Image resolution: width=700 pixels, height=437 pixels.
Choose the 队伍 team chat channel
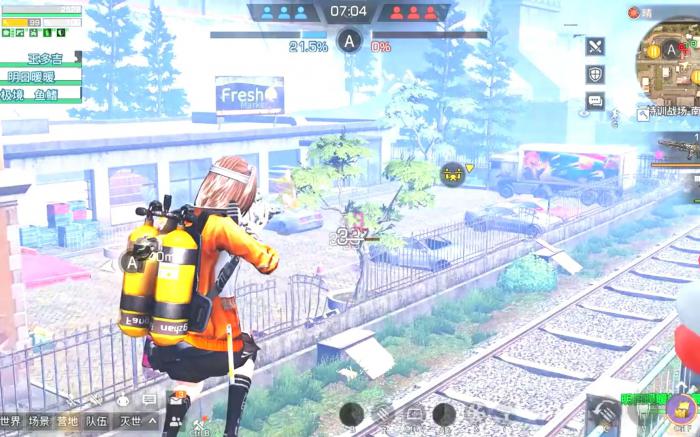click(x=96, y=422)
